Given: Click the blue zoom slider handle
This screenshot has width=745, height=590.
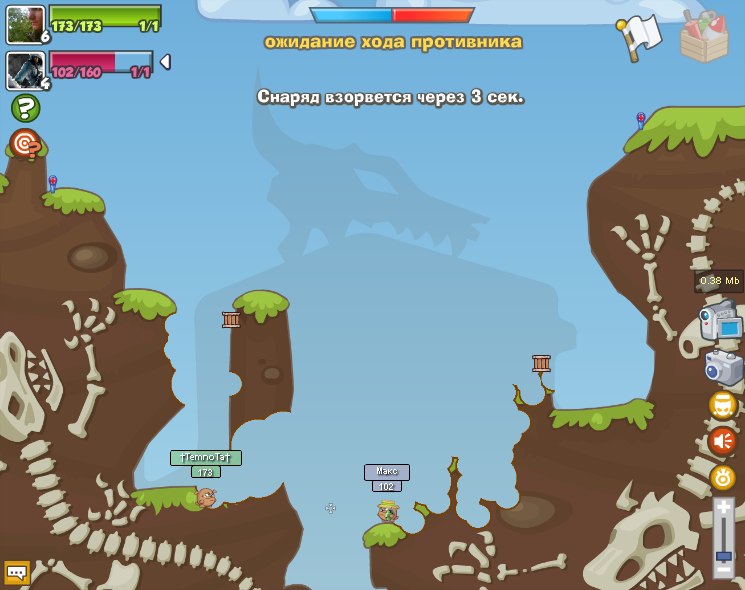Looking at the screenshot, I should pyautogui.click(x=724, y=553).
